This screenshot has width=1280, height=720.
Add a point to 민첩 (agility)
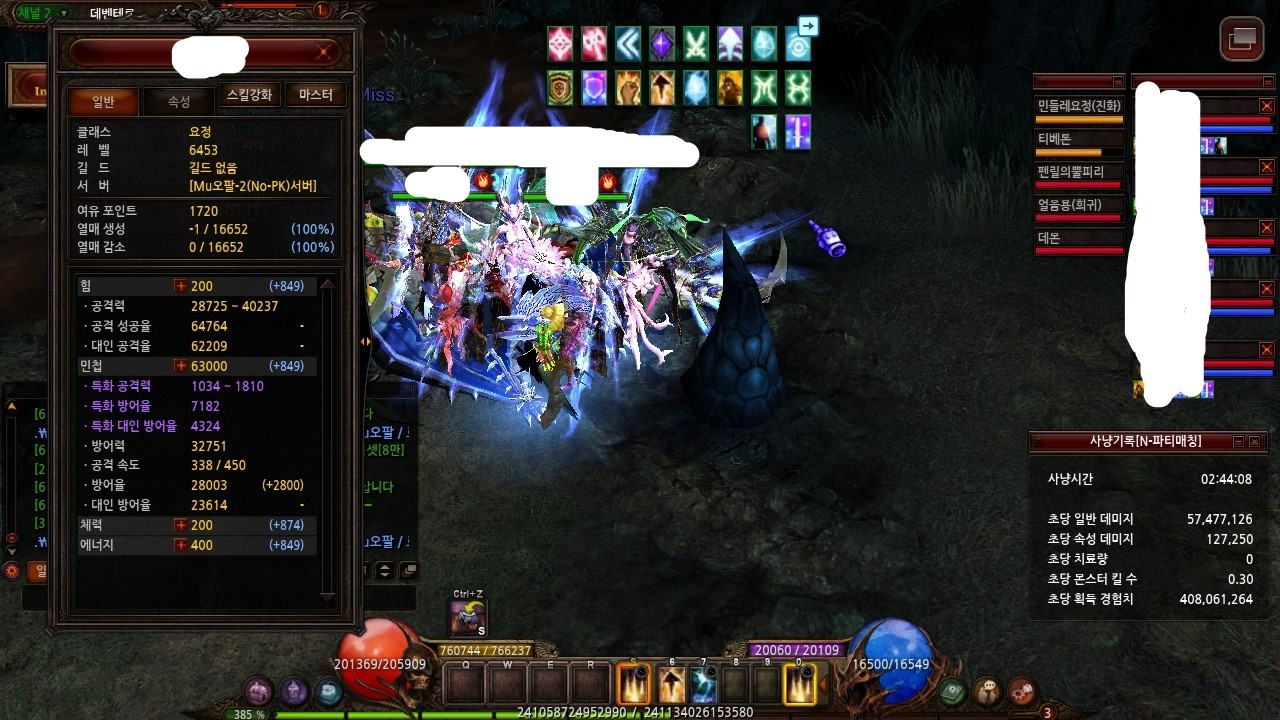(181, 366)
